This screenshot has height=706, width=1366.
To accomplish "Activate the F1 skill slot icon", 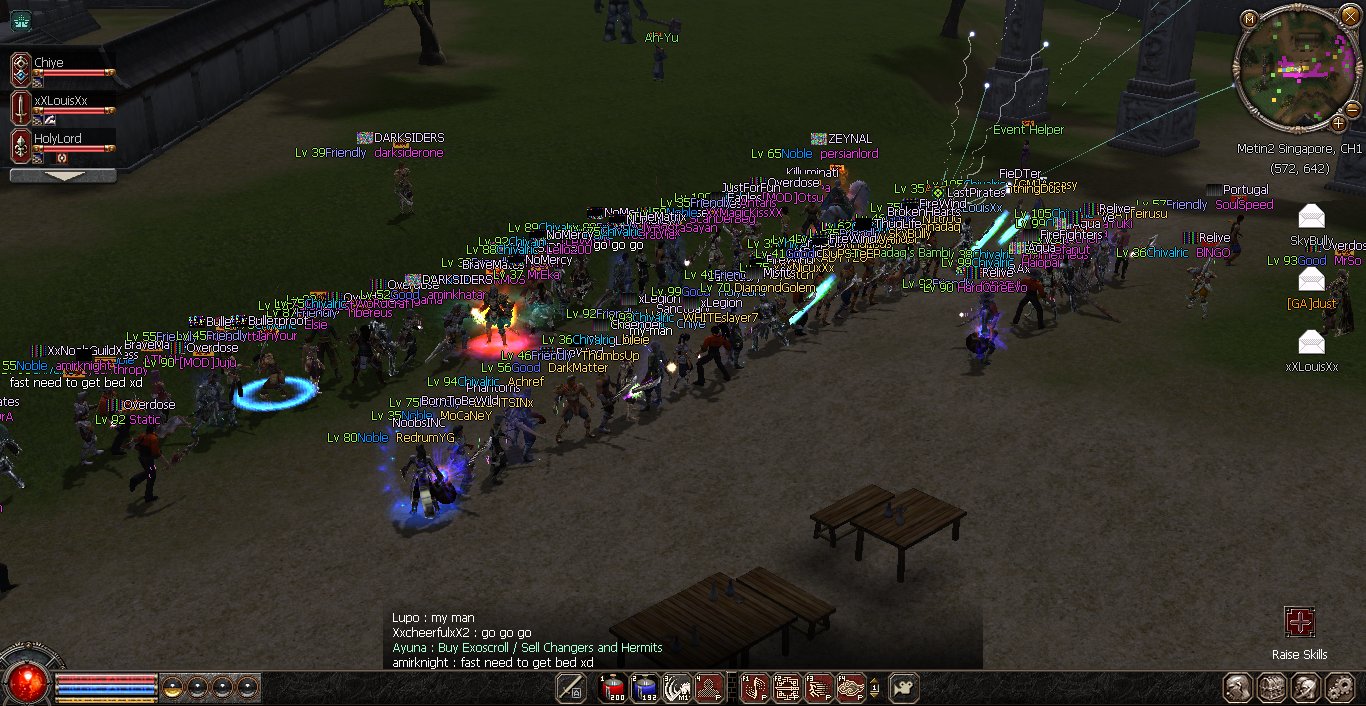I will [x=755, y=688].
